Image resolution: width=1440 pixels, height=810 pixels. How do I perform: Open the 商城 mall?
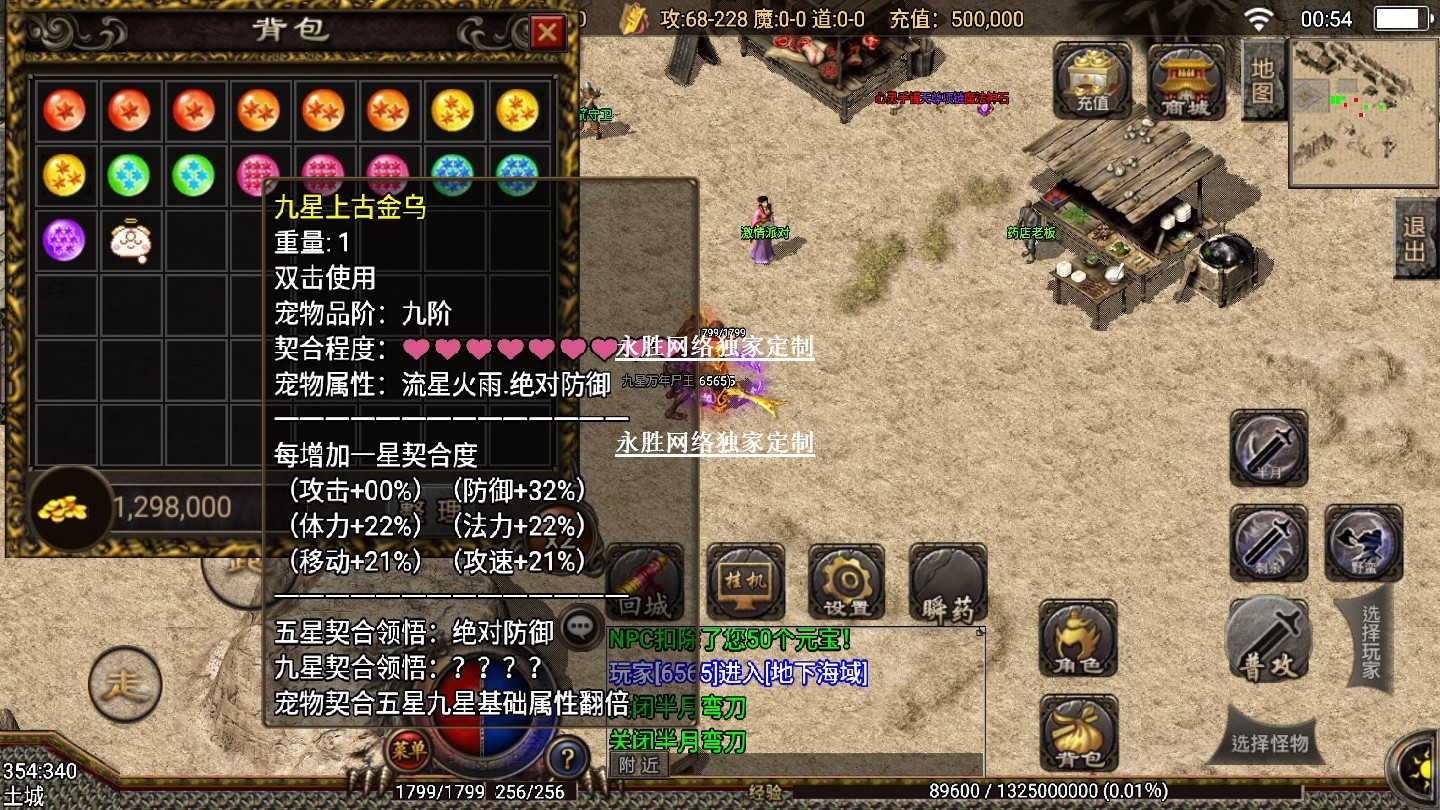tap(1186, 82)
